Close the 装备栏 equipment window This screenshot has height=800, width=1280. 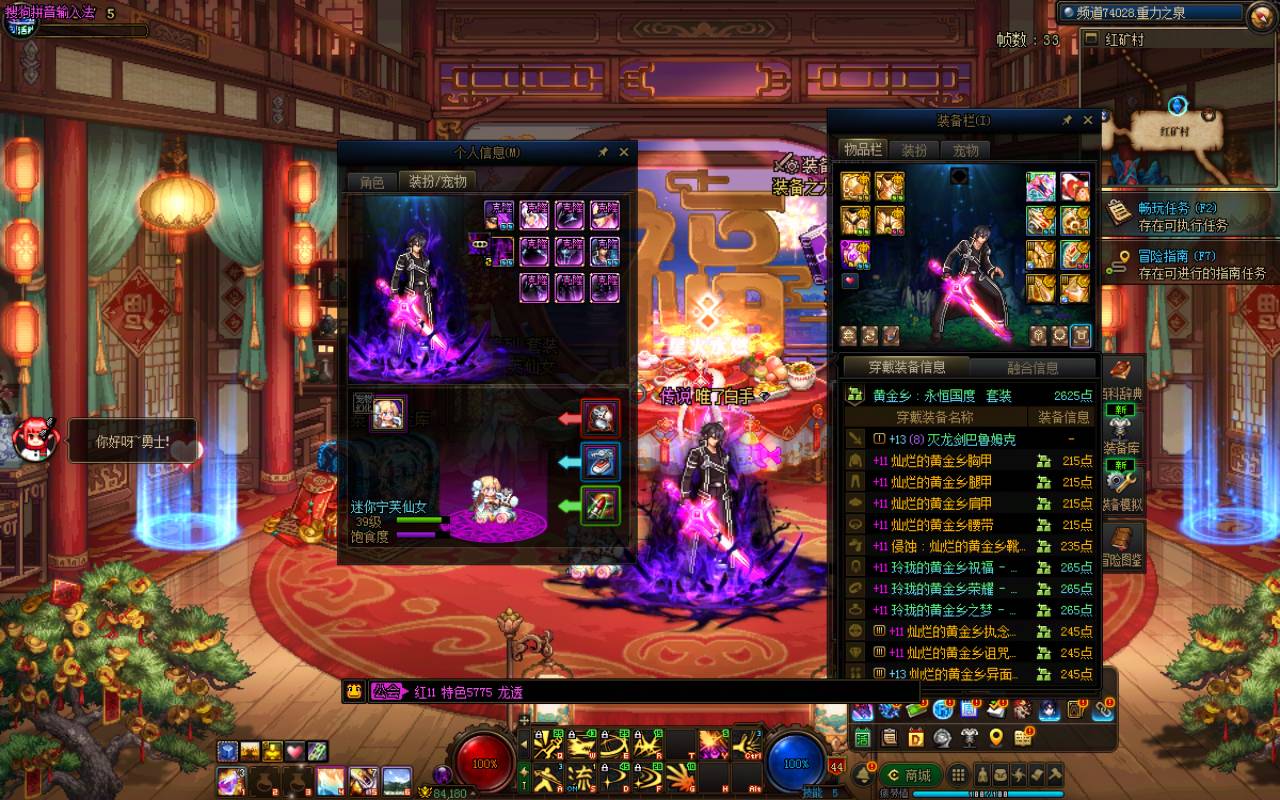(x=1088, y=121)
